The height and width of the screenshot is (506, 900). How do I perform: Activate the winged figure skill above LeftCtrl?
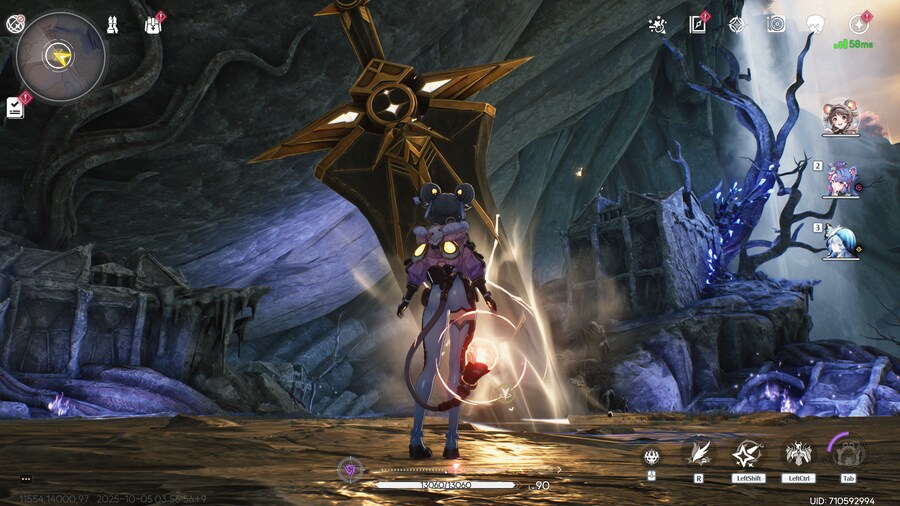tap(797, 454)
